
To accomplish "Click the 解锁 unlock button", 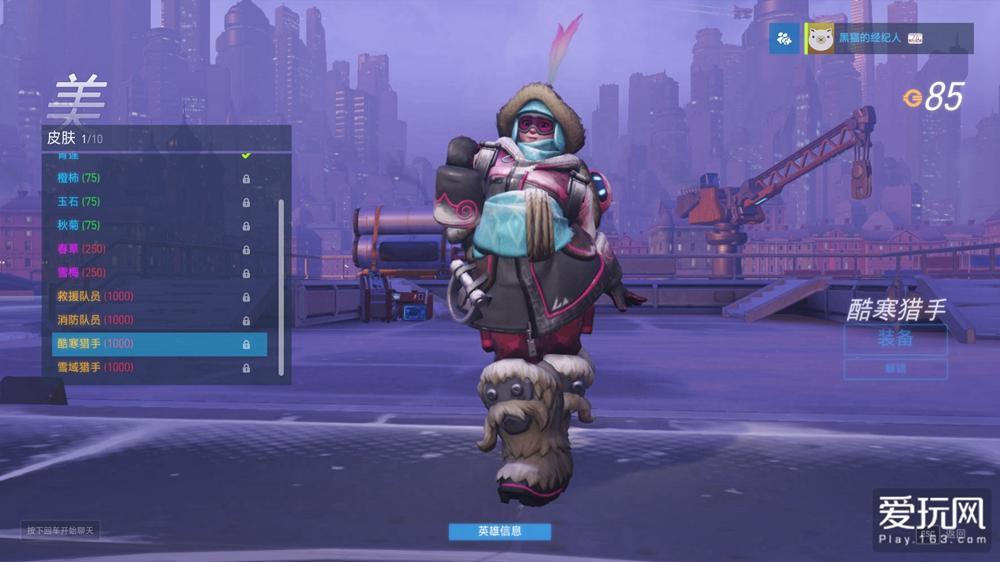I will pyautogui.click(x=895, y=369).
